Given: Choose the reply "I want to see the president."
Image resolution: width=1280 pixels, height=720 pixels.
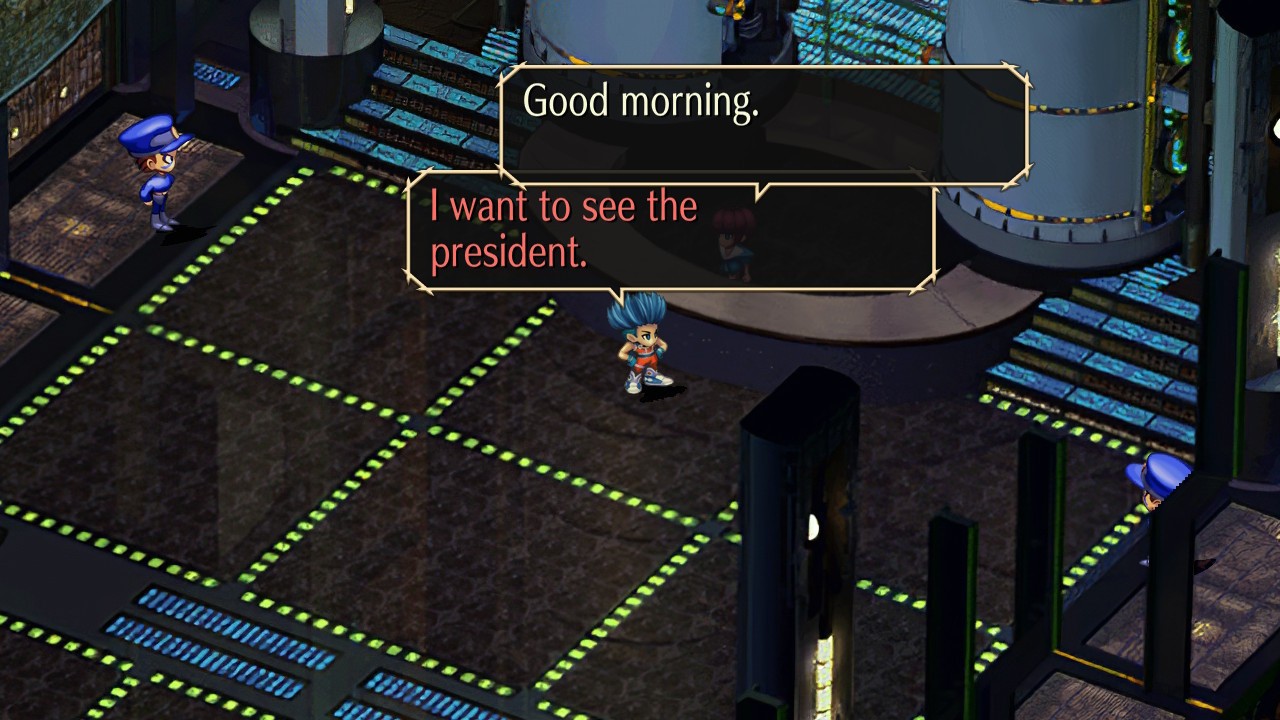Looking at the screenshot, I should point(563,230).
